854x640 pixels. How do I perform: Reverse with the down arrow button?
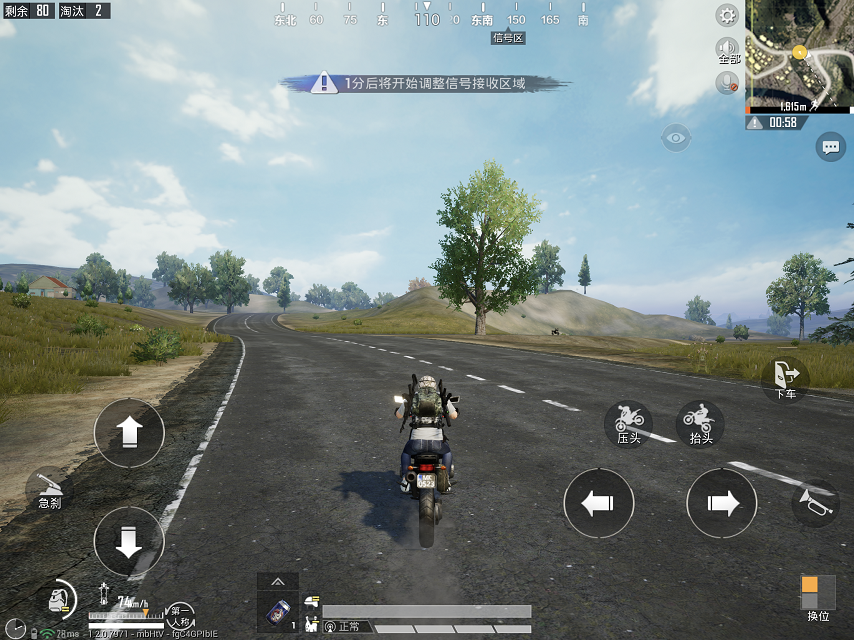pos(128,541)
